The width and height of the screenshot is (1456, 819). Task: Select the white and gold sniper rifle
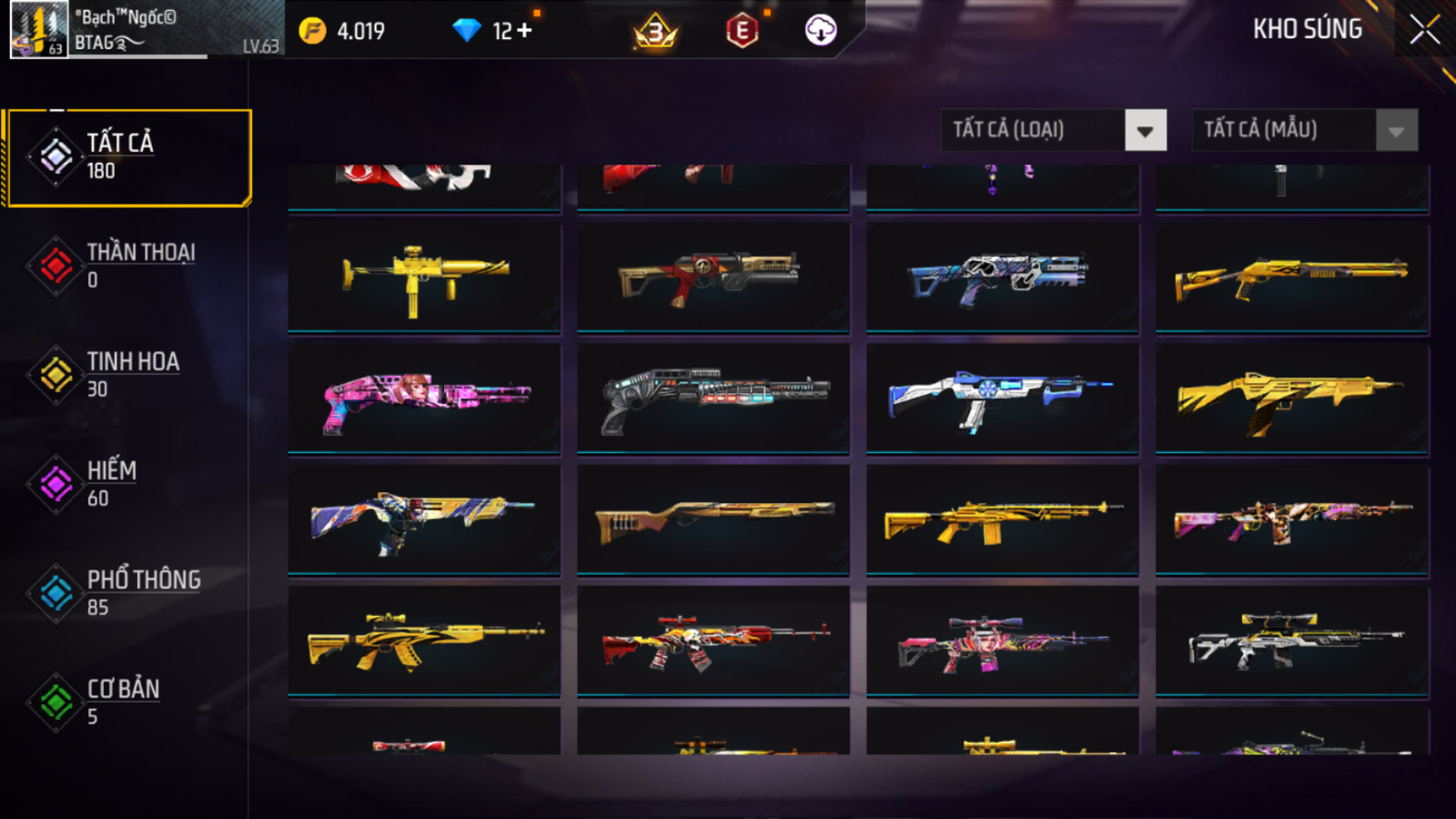coord(1291,640)
